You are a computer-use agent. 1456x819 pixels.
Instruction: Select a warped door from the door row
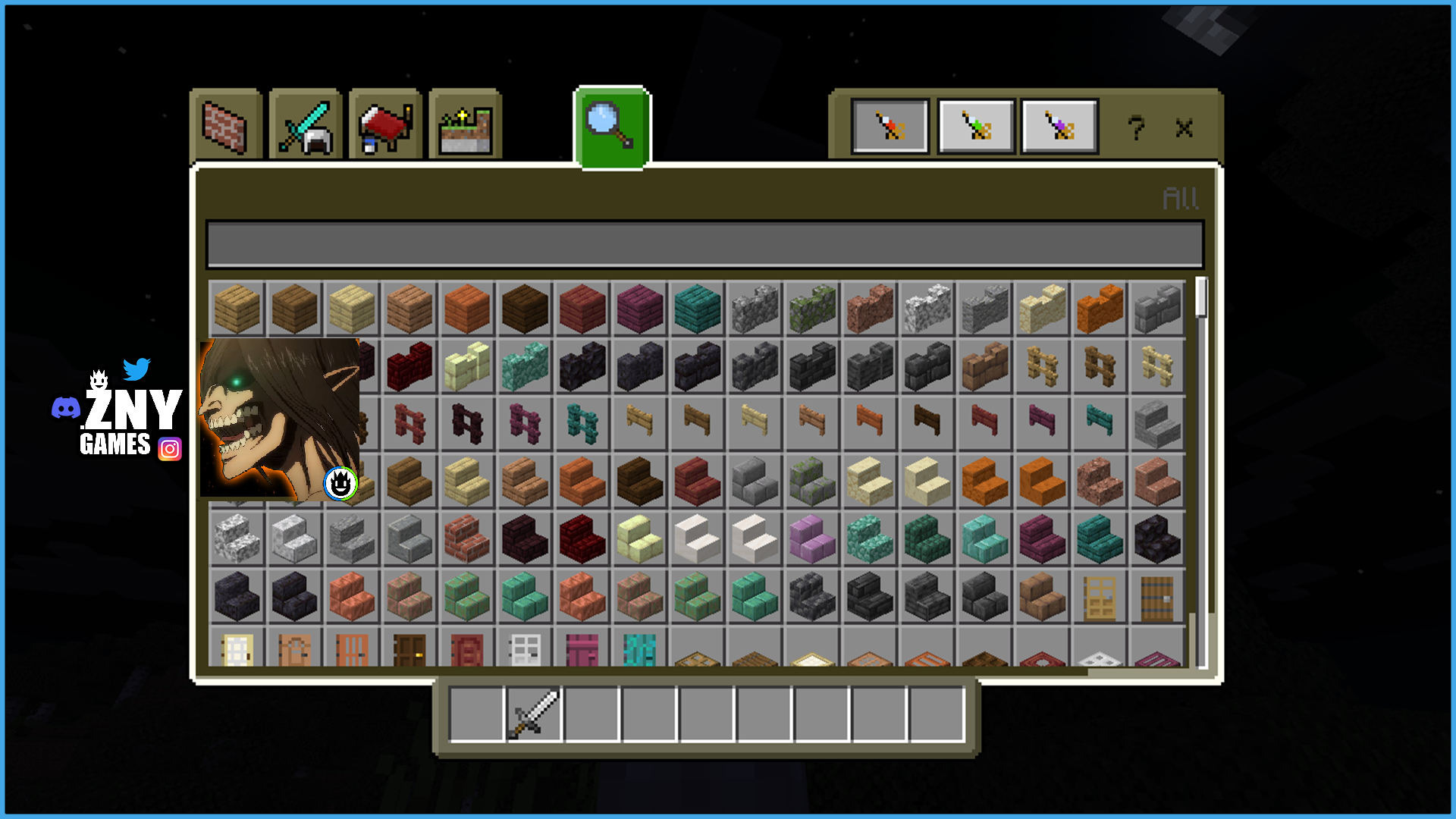click(639, 651)
